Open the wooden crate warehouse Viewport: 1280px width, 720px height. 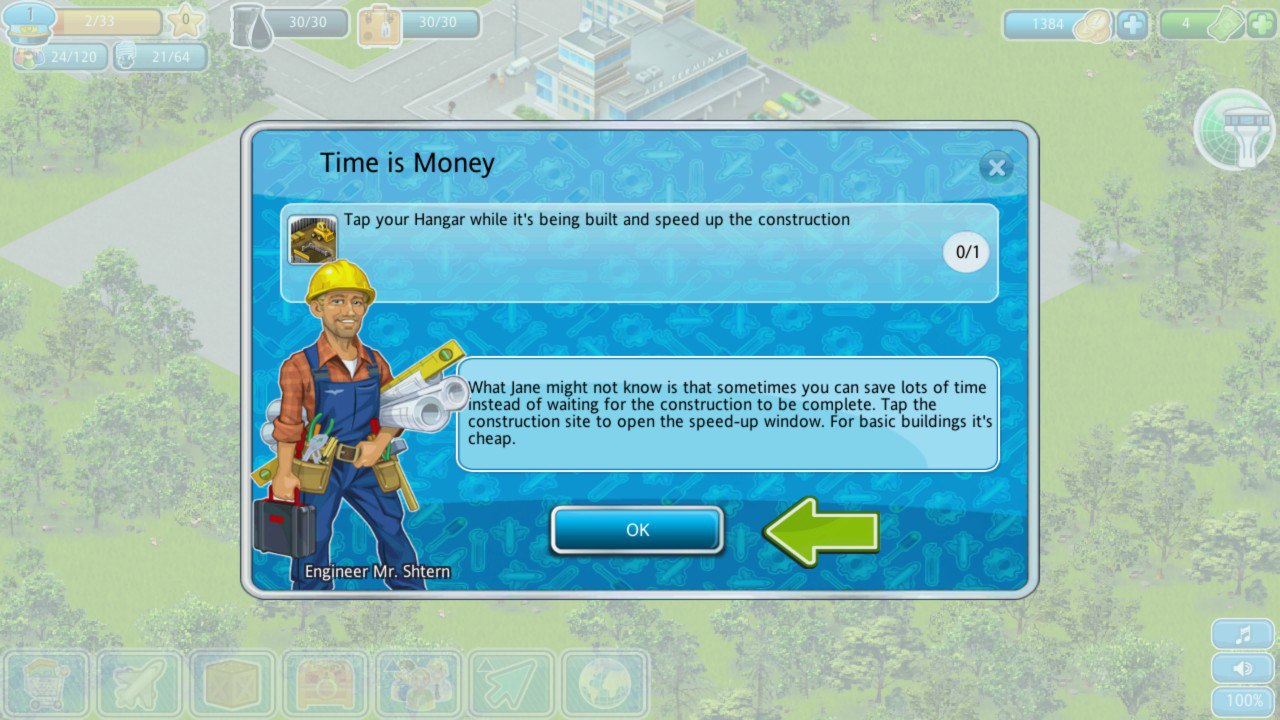click(x=232, y=686)
